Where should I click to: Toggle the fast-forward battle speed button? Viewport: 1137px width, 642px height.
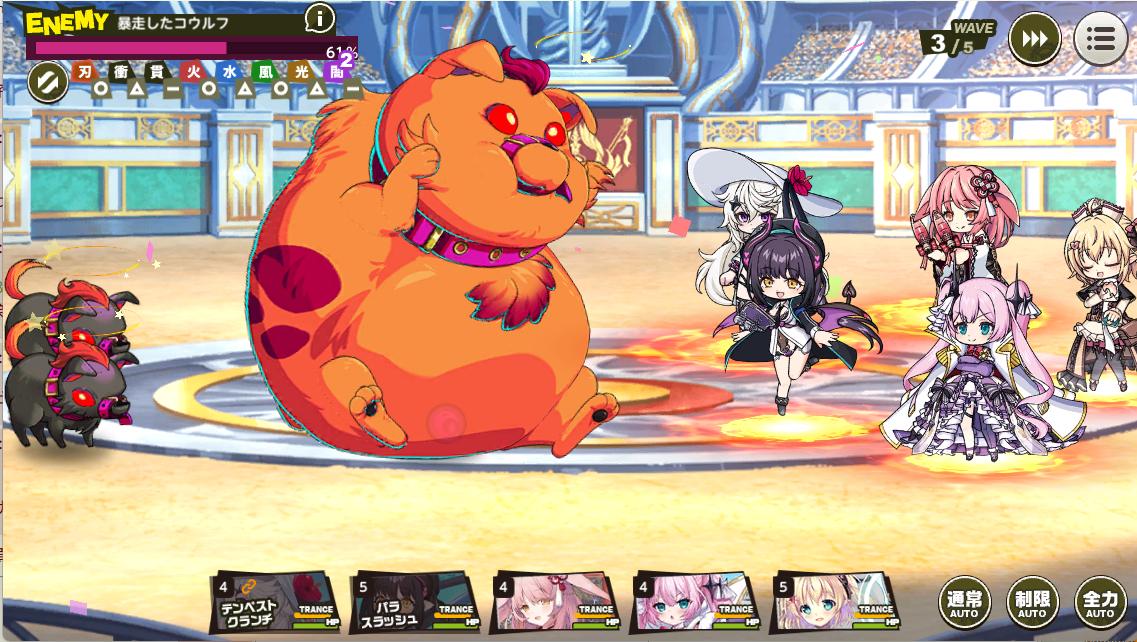[x=1034, y=40]
